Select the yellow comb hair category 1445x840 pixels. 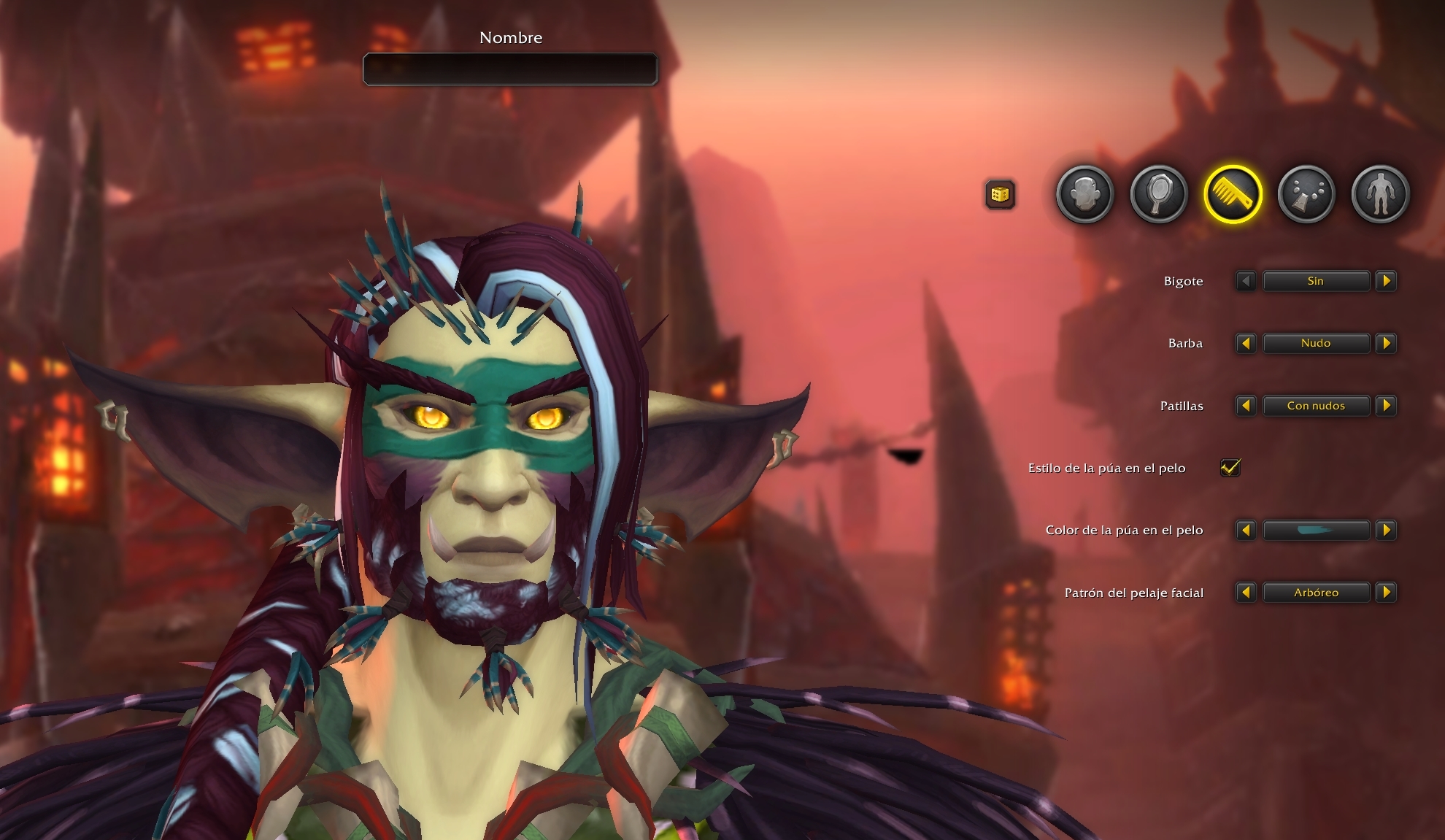pos(1233,194)
